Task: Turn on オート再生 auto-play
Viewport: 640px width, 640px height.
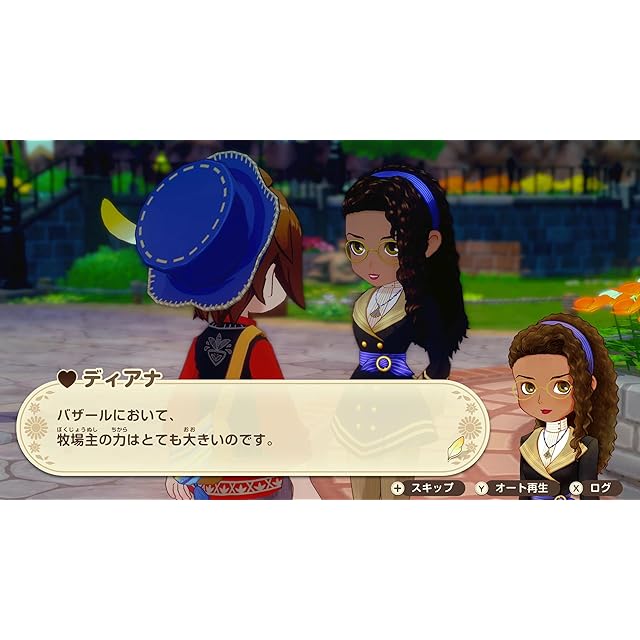Action: pos(516,488)
